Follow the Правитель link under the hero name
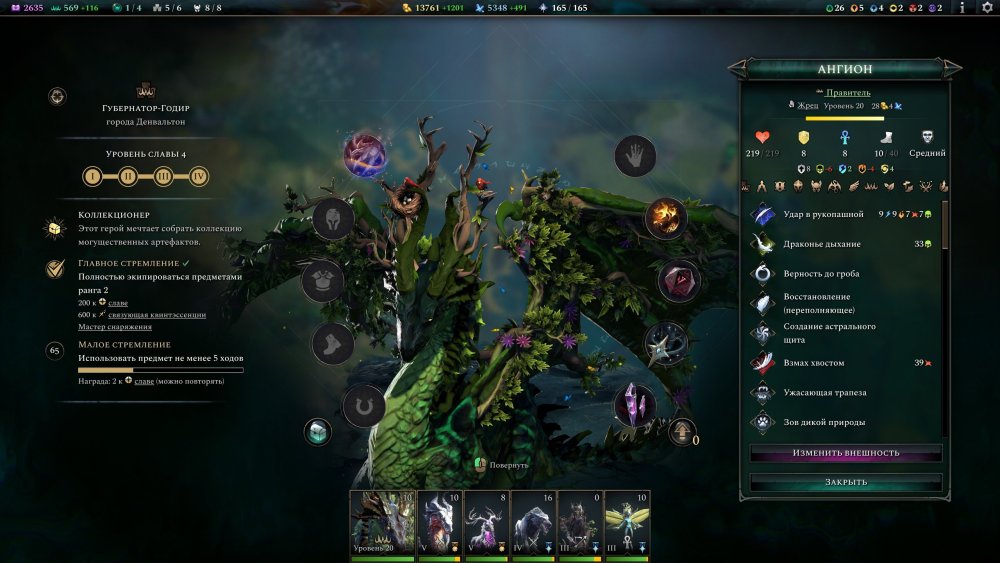This screenshot has height=563, width=1000. (848, 92)
